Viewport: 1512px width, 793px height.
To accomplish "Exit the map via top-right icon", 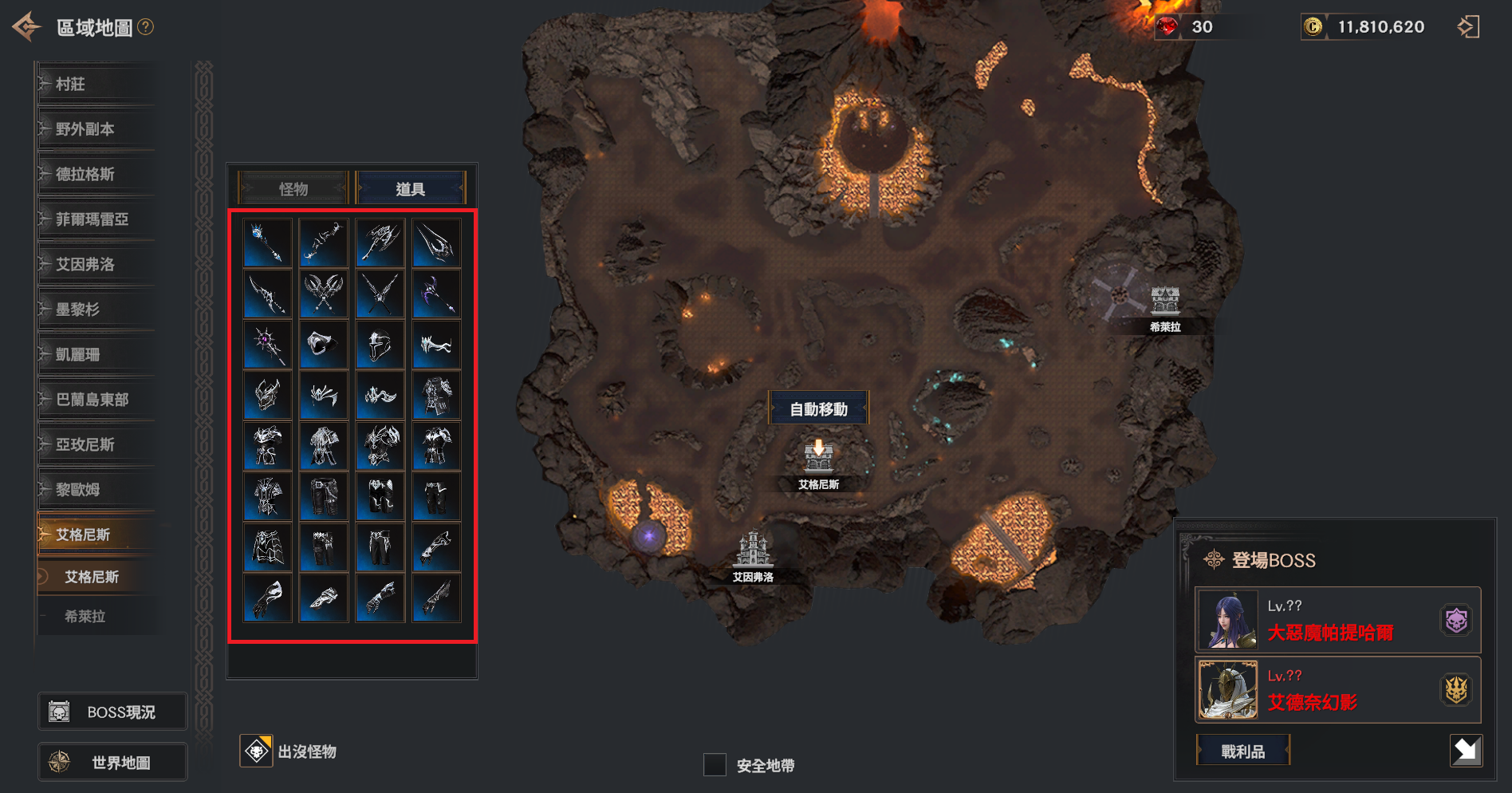I will point(1467,27).
